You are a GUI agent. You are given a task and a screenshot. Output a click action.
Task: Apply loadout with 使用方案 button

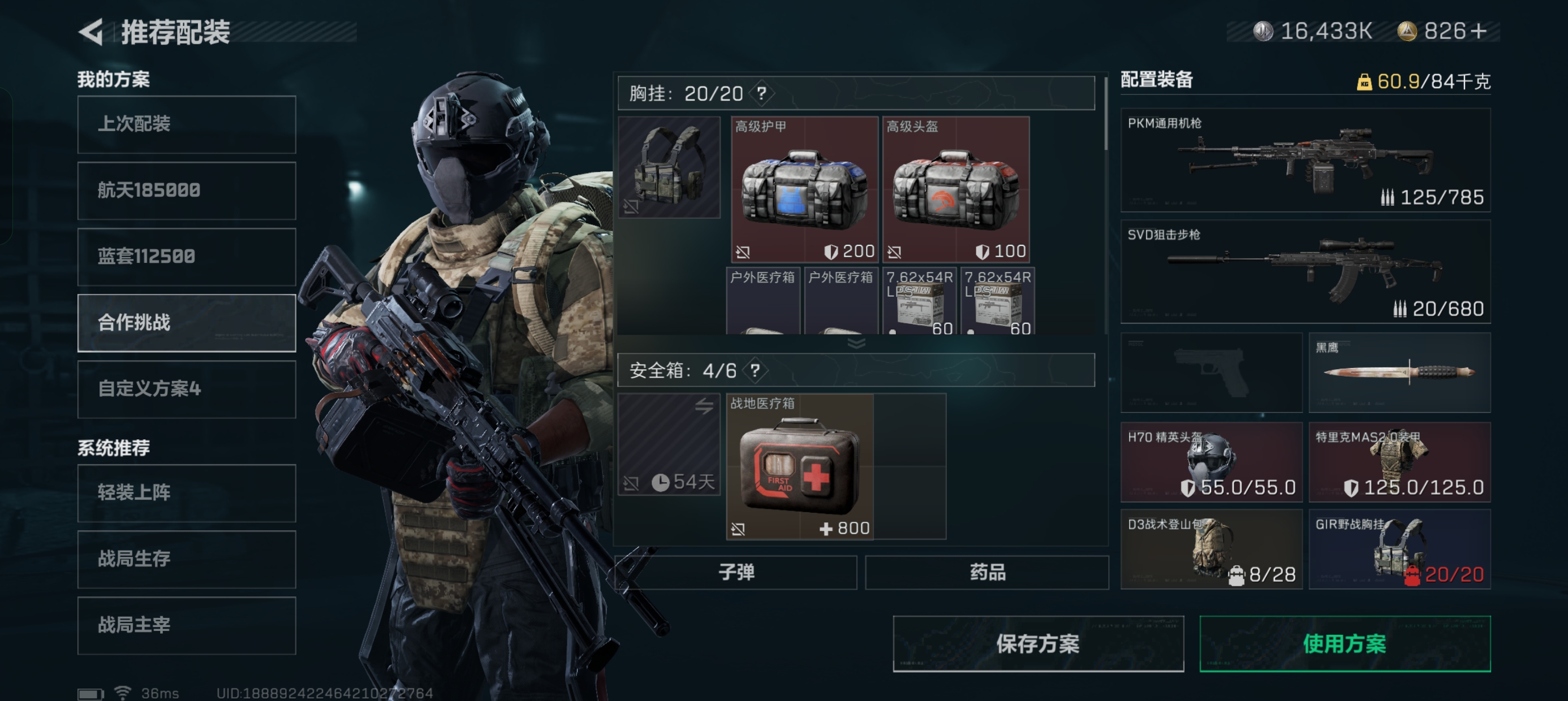[x=1345, y=644]
